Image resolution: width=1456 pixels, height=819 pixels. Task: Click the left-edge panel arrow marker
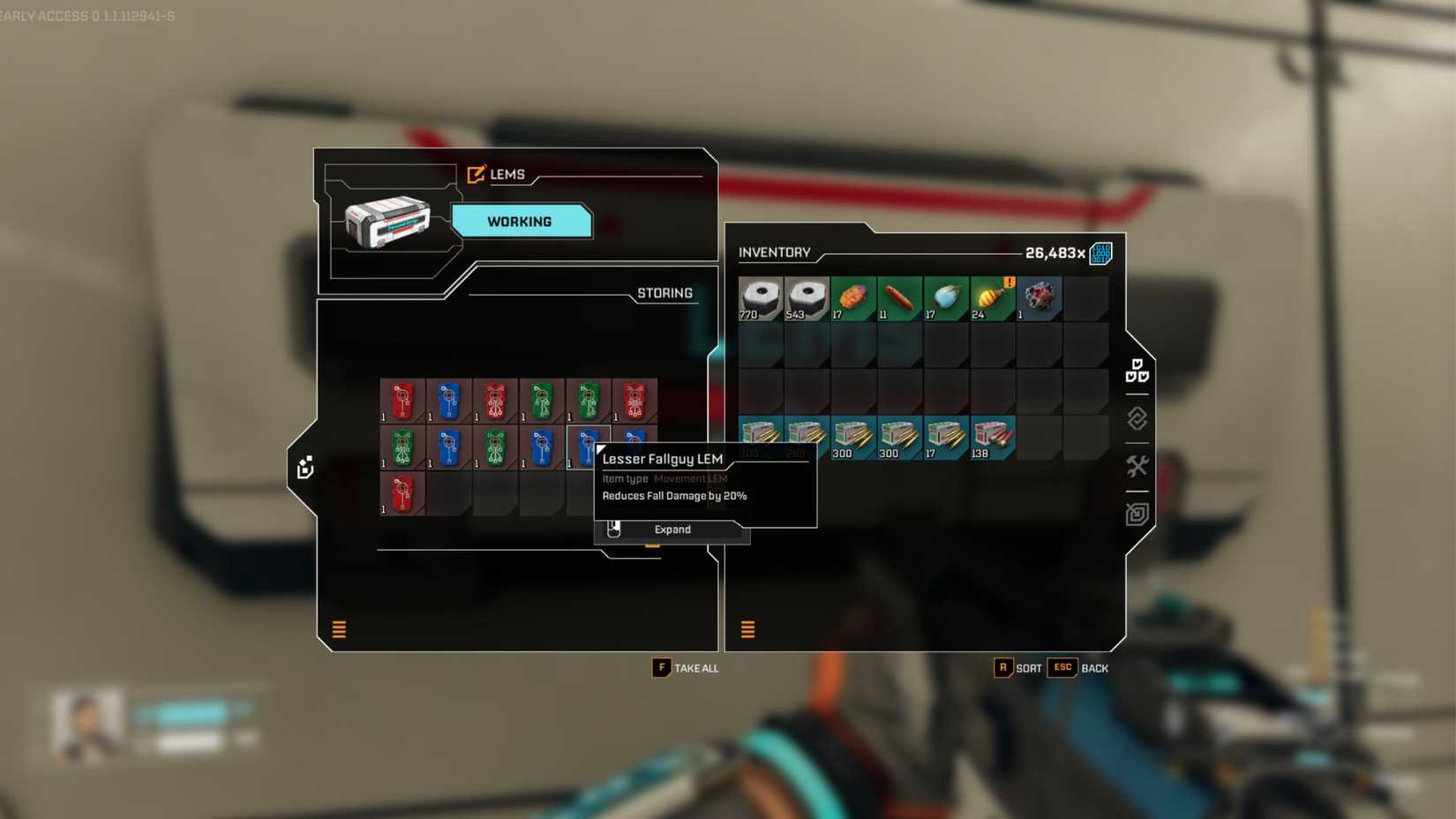304,469
